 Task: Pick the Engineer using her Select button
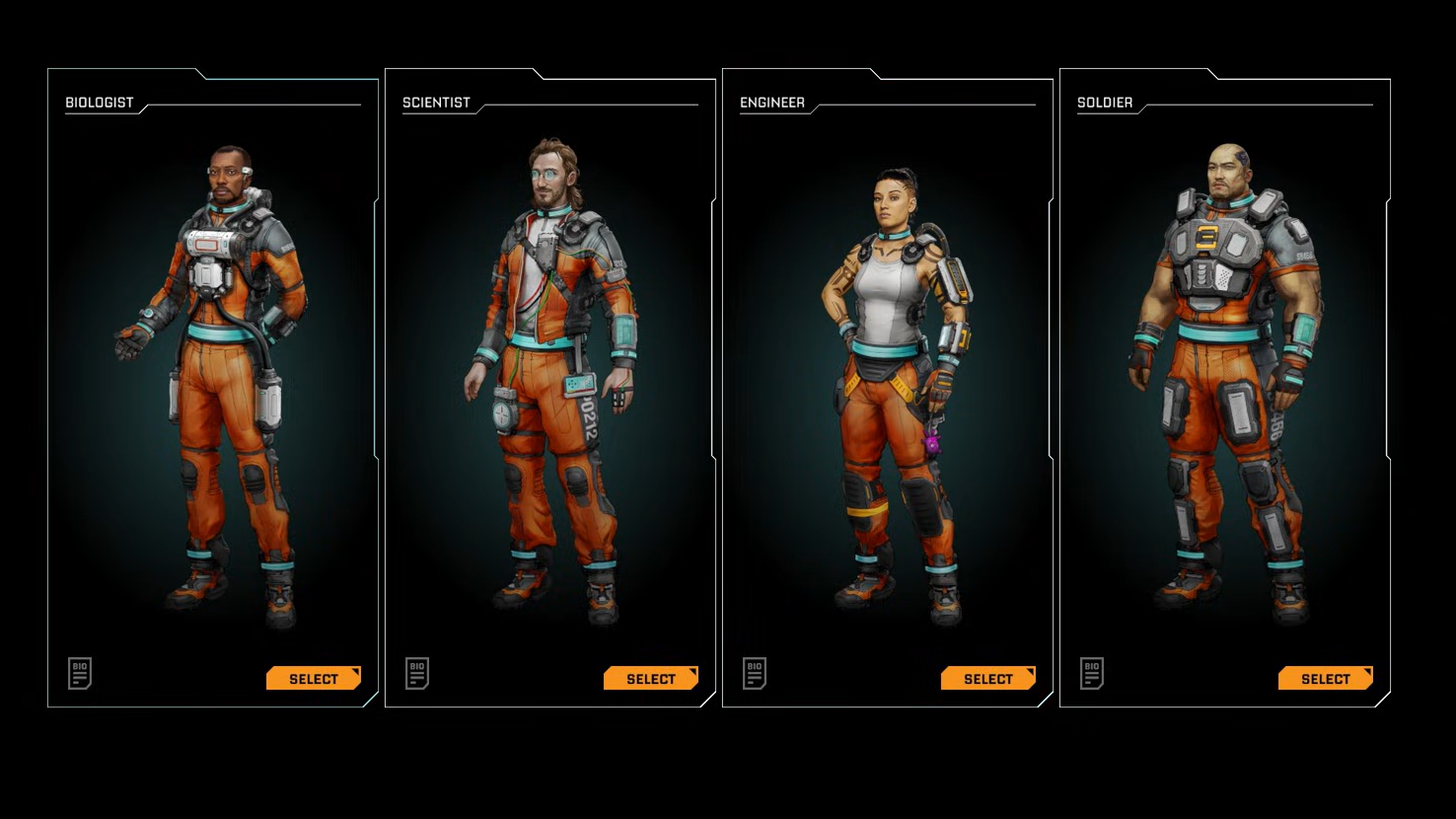click(x=987, y=679)
